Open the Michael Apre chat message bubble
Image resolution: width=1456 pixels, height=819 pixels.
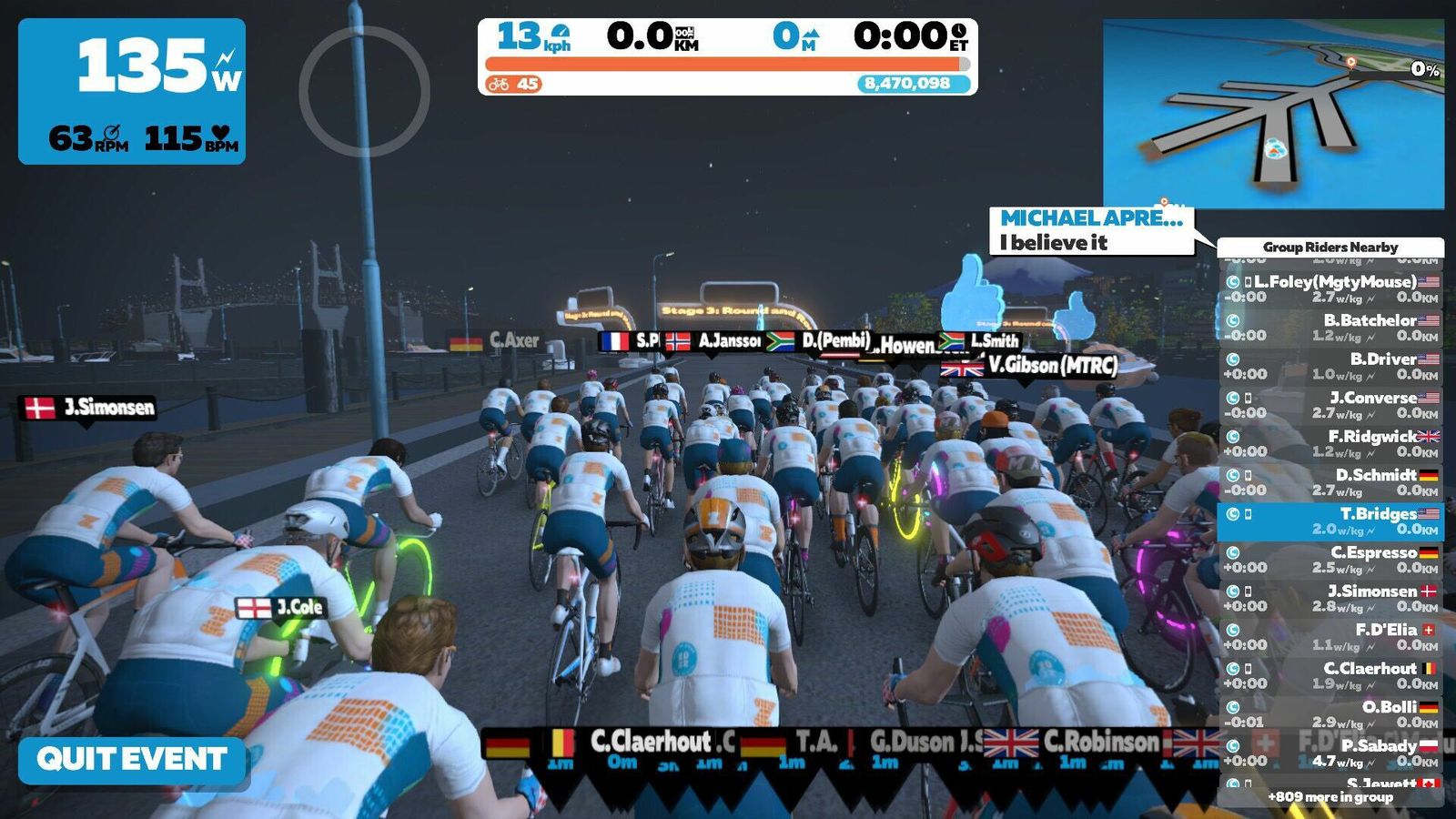(x=1091, y=230)
